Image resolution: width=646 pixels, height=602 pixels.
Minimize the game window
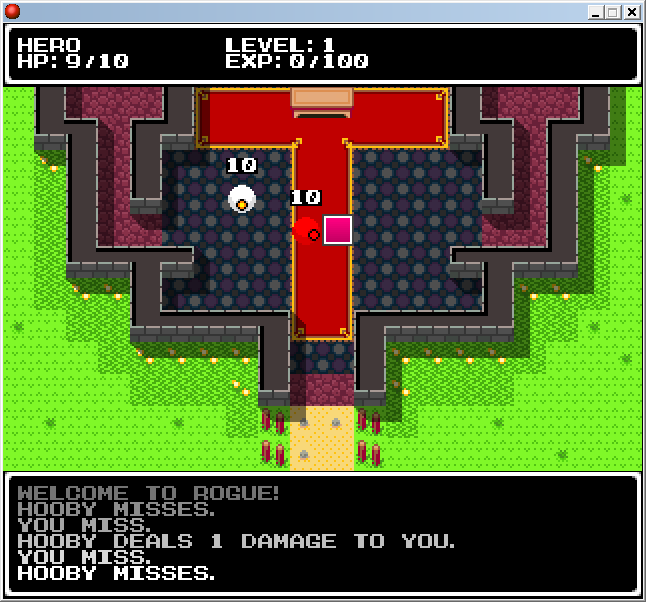[595, 12]
